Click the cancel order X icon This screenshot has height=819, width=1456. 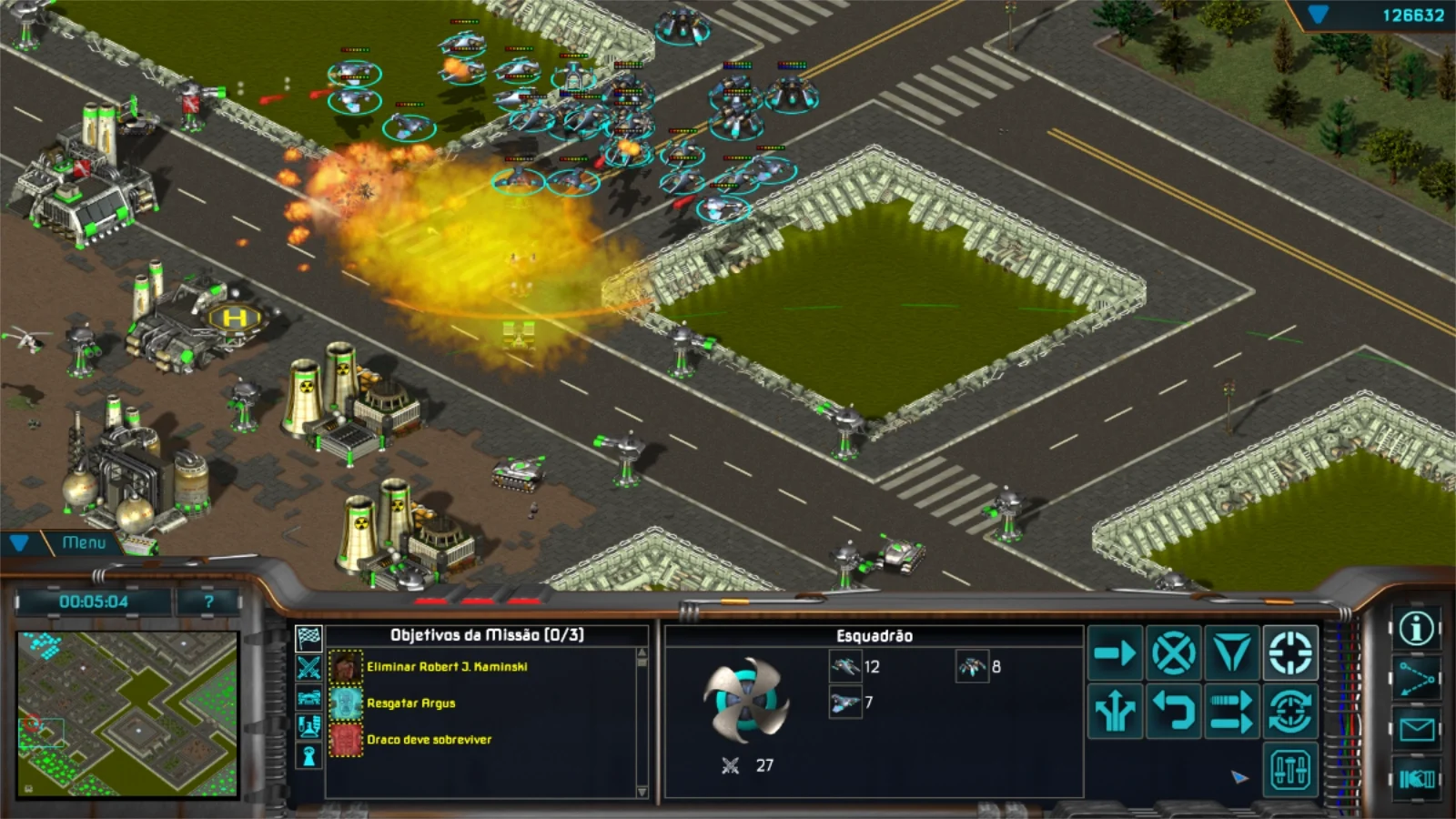(1174, 652)
